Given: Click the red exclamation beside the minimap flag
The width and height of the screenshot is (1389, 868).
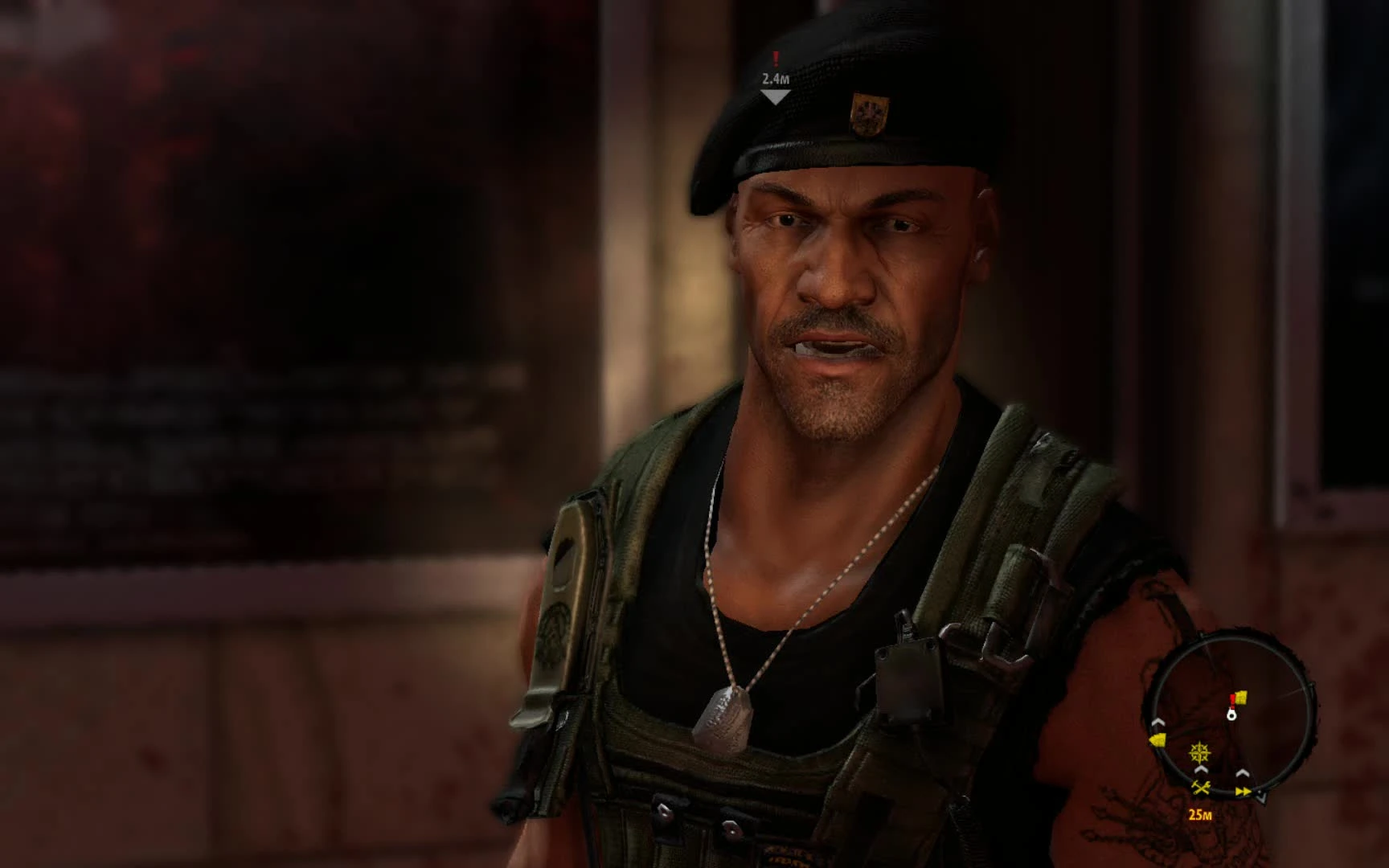Looking at the screenshot, I should pos(1231,700).
